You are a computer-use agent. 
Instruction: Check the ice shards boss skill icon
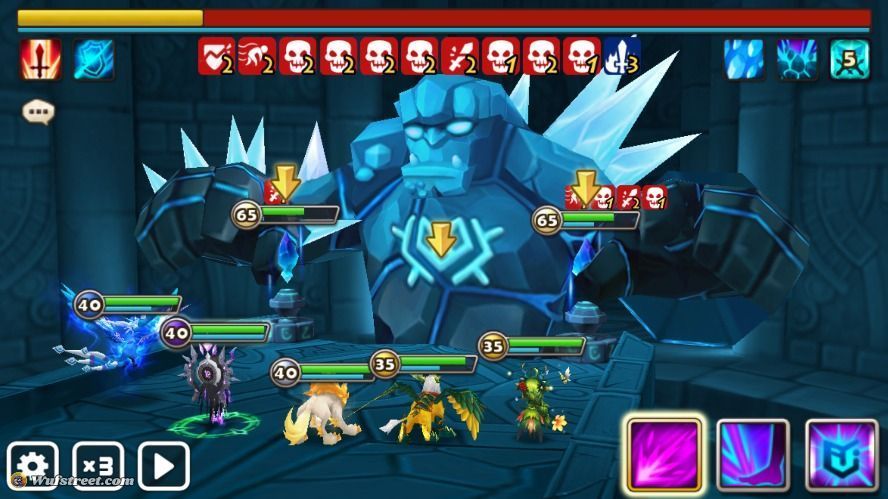point(744,59)
